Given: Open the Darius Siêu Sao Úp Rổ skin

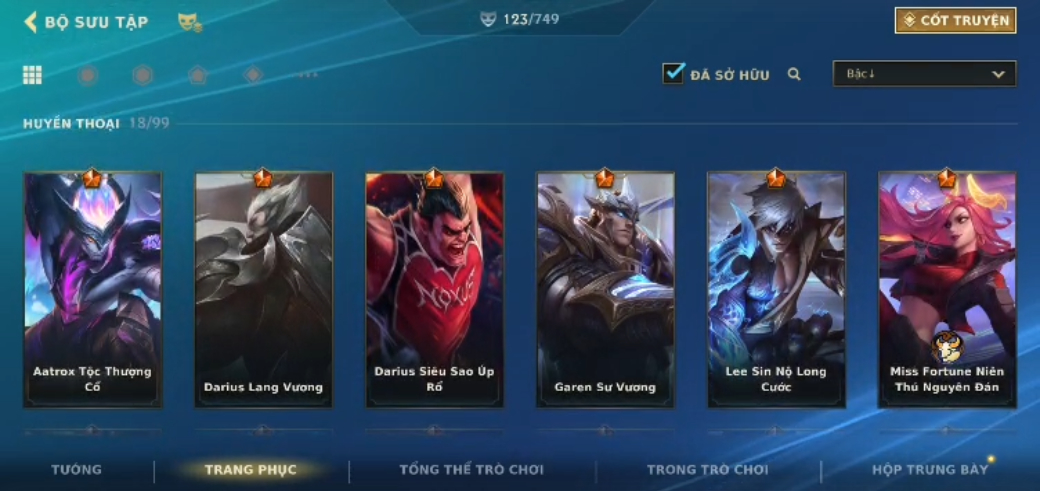Looking at the screenshot, I should (435, 290).
